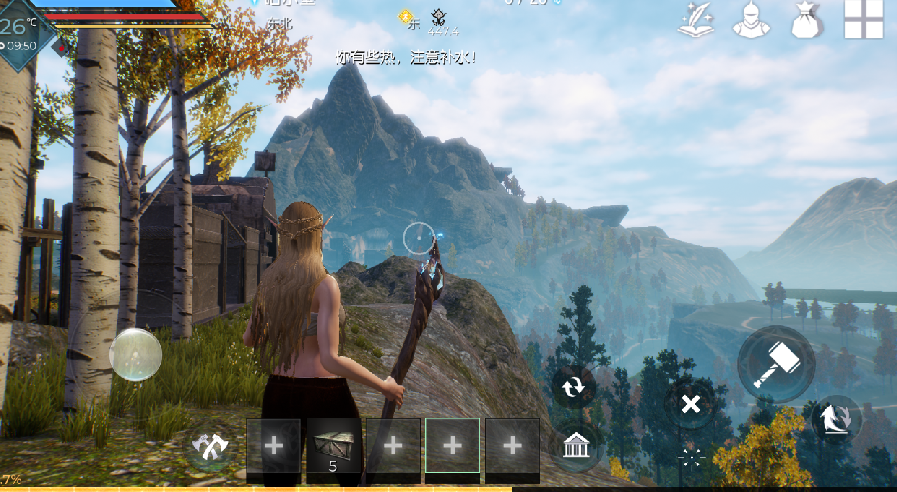
Task: Open the building structure icon
Action: pyautogui.click(x=575, y=445)
